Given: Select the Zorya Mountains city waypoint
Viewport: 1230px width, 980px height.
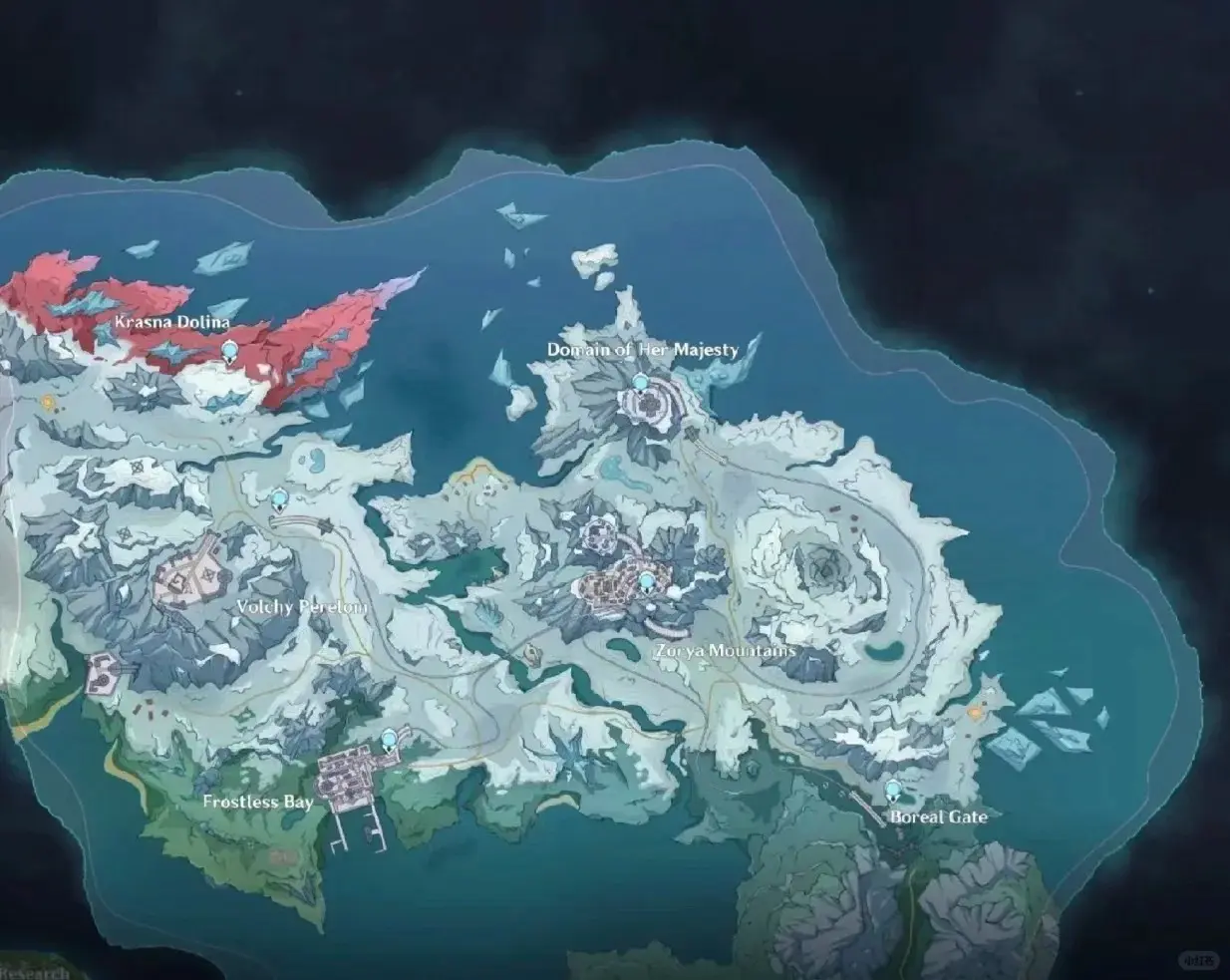Looking at the screenshot, I should point(647,581).
